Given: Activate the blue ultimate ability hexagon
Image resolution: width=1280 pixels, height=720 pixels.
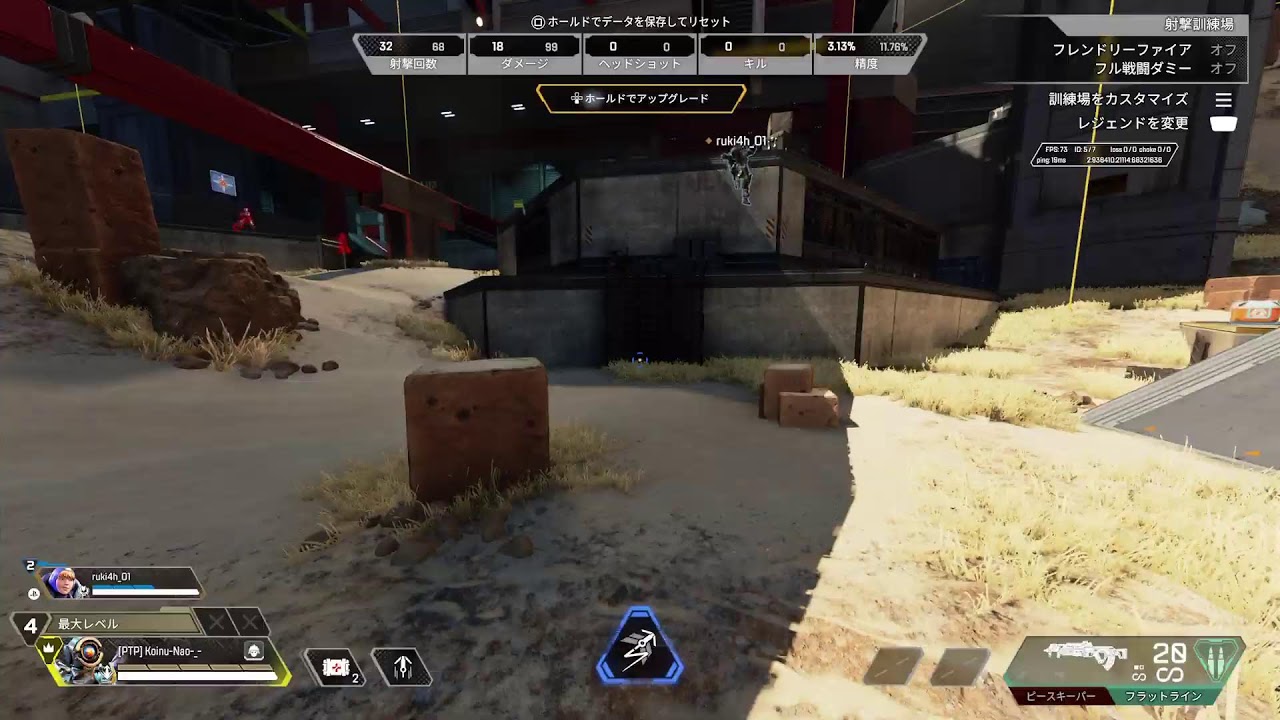Looking at the screenshot, I should click(640, 649).
